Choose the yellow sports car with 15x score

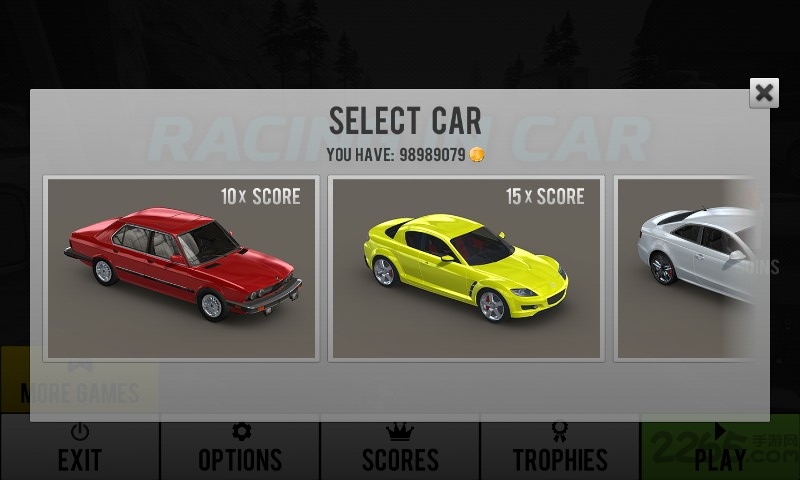(x=466, y=268)
